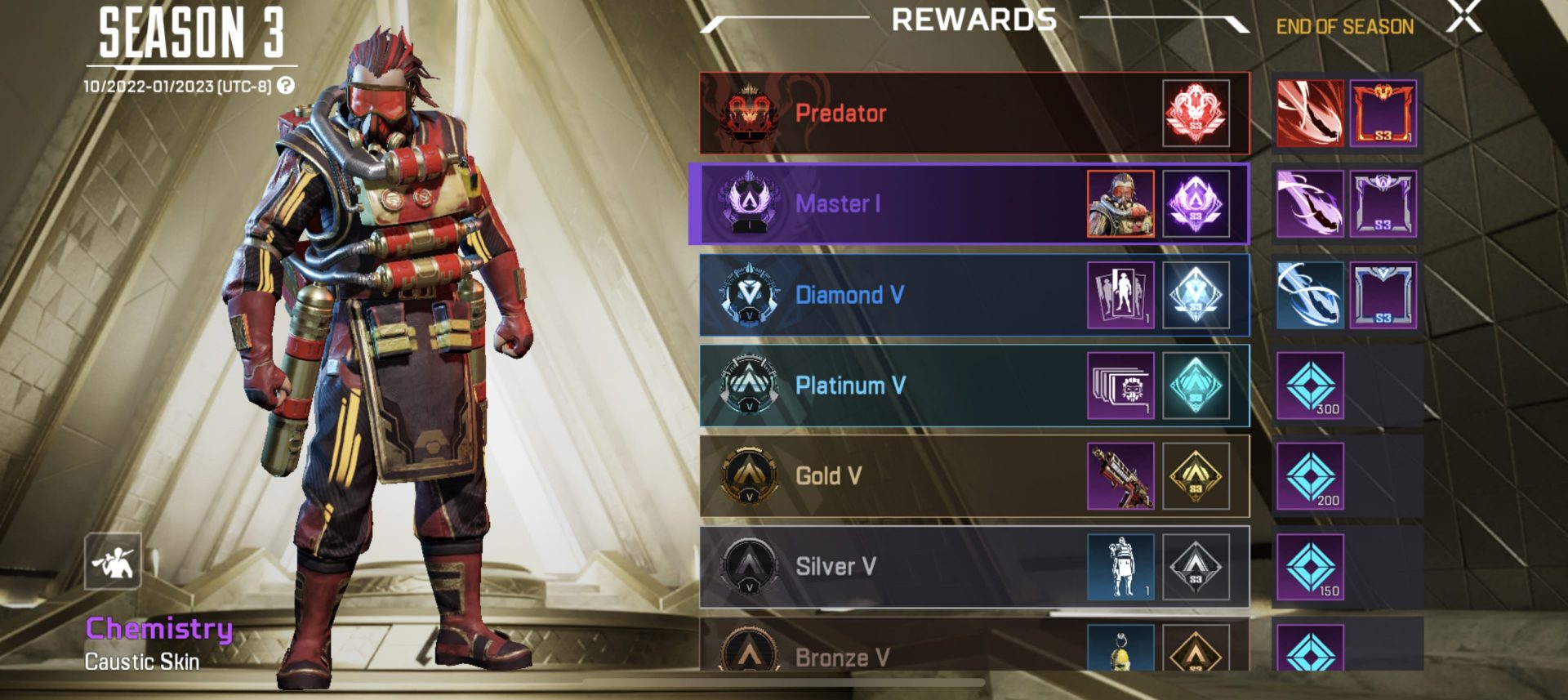
Task: View the Gold V weapon skin reward
Action: 1120,476
